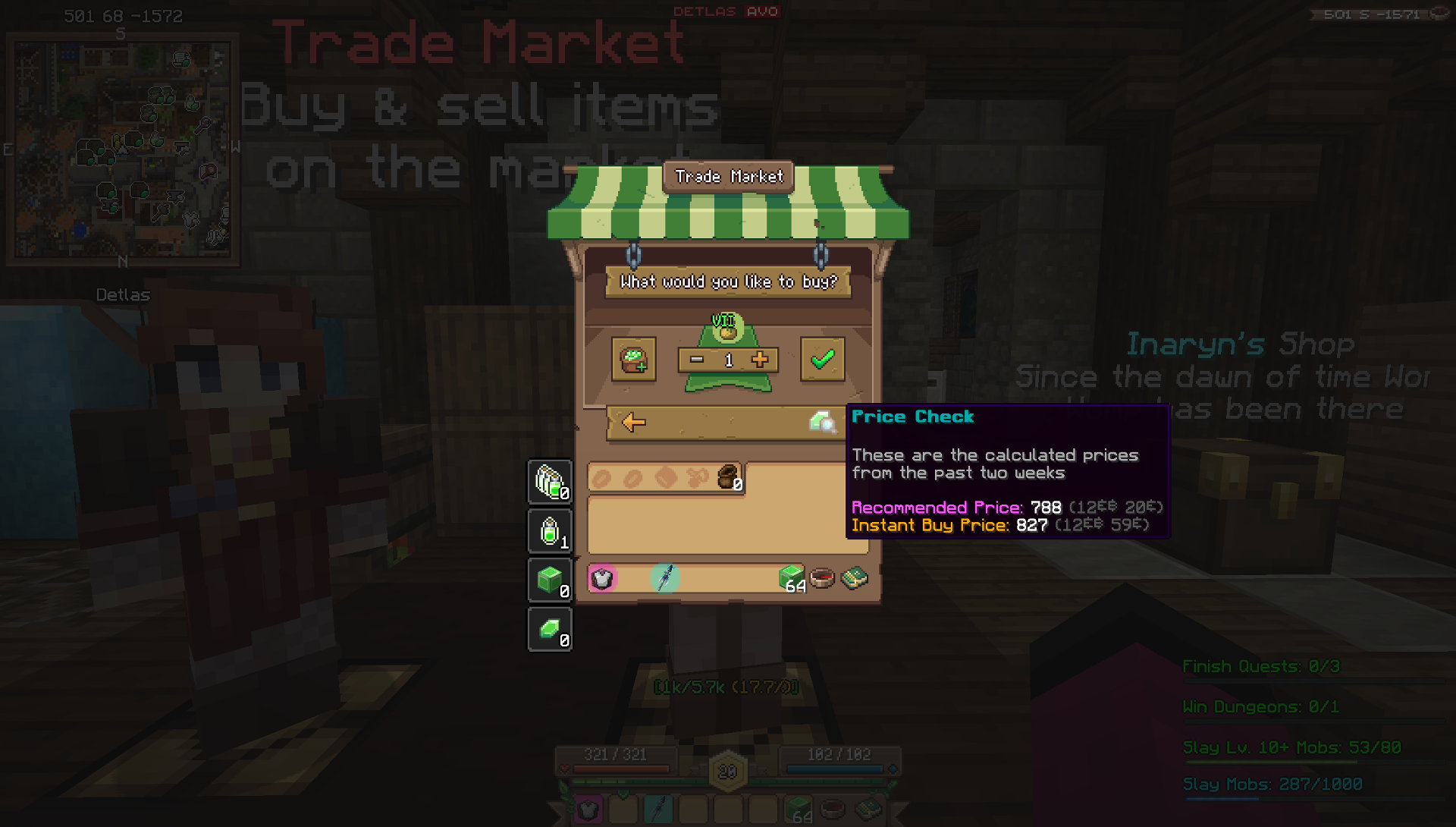Select the chestplate item in inventory
Image resolution: width=1456 pixels, height=827 pixels.
[x=602, y=579]
